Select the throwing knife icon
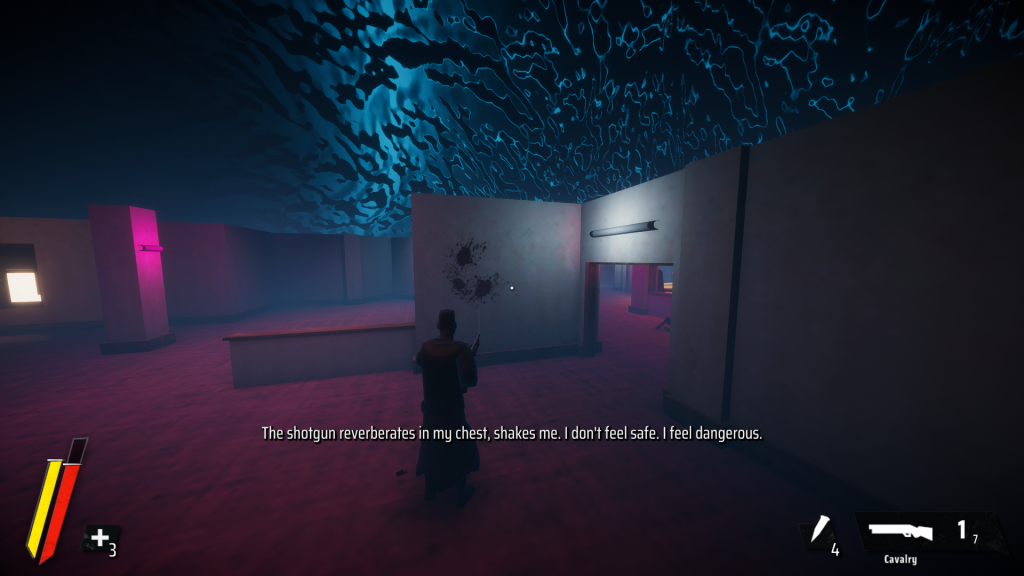Image resolution: width=1024 pixels, height=576 pixels. pyautogui.click(x=820, y=531)
